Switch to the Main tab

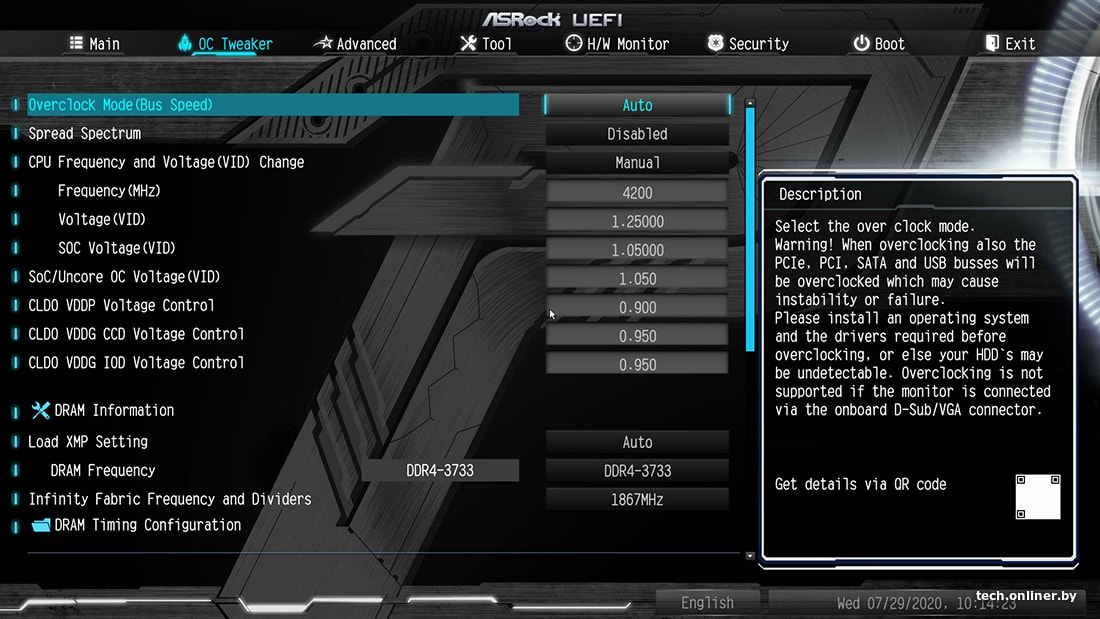[95, 44]
